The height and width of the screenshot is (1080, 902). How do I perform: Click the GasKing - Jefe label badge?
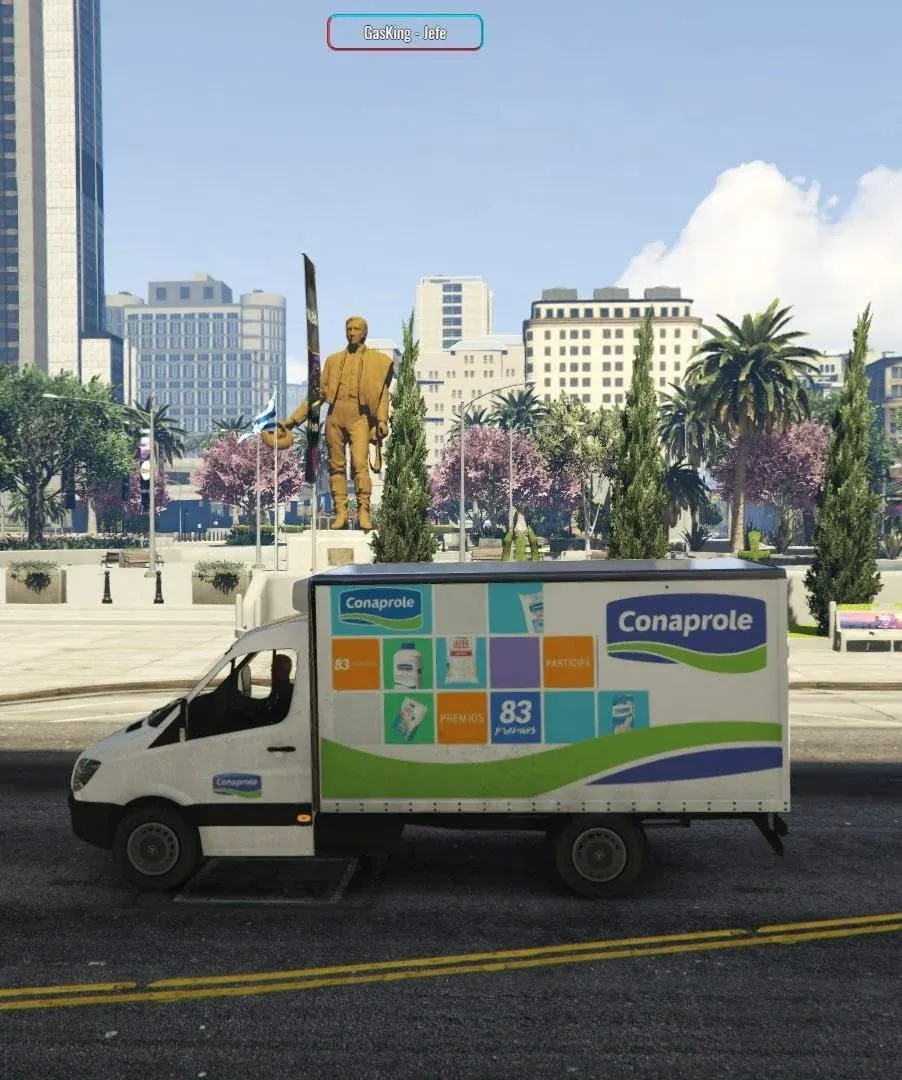pos(404,32)
